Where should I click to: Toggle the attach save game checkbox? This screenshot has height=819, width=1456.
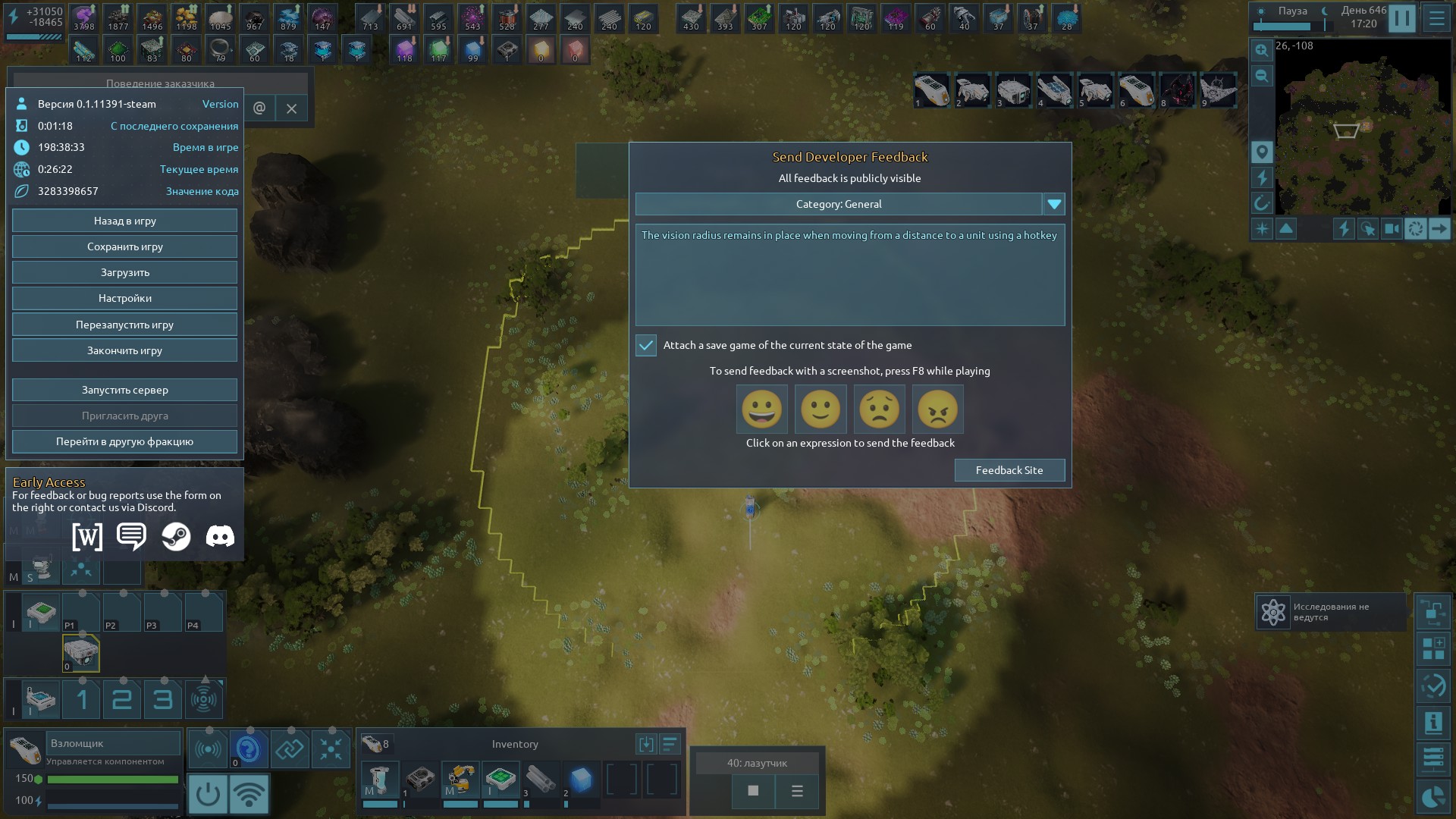(x=646, y=345)
